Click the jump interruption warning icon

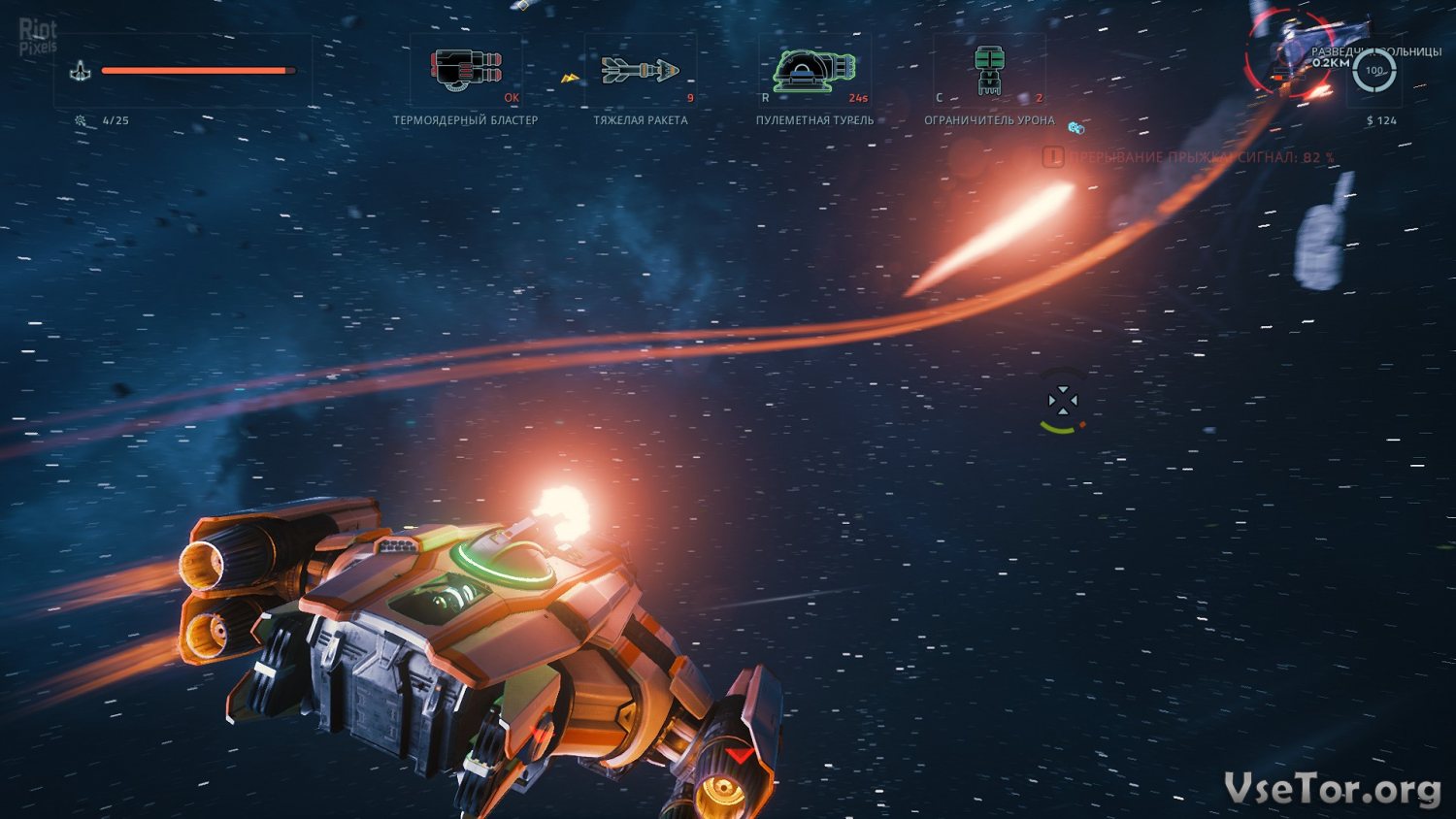(x=1053, y=156)
